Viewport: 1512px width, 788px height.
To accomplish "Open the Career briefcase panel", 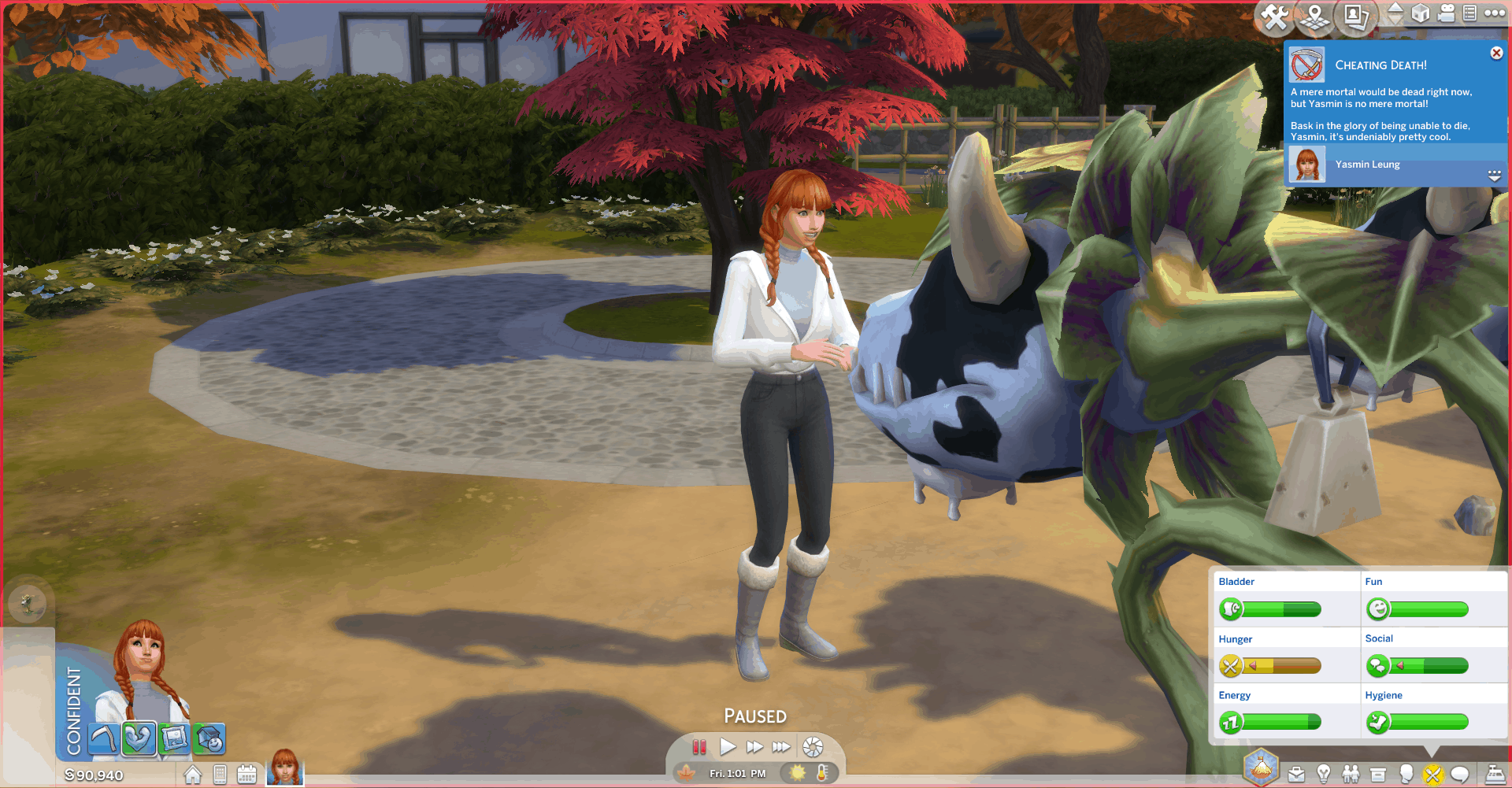I will coord(1296,775).
